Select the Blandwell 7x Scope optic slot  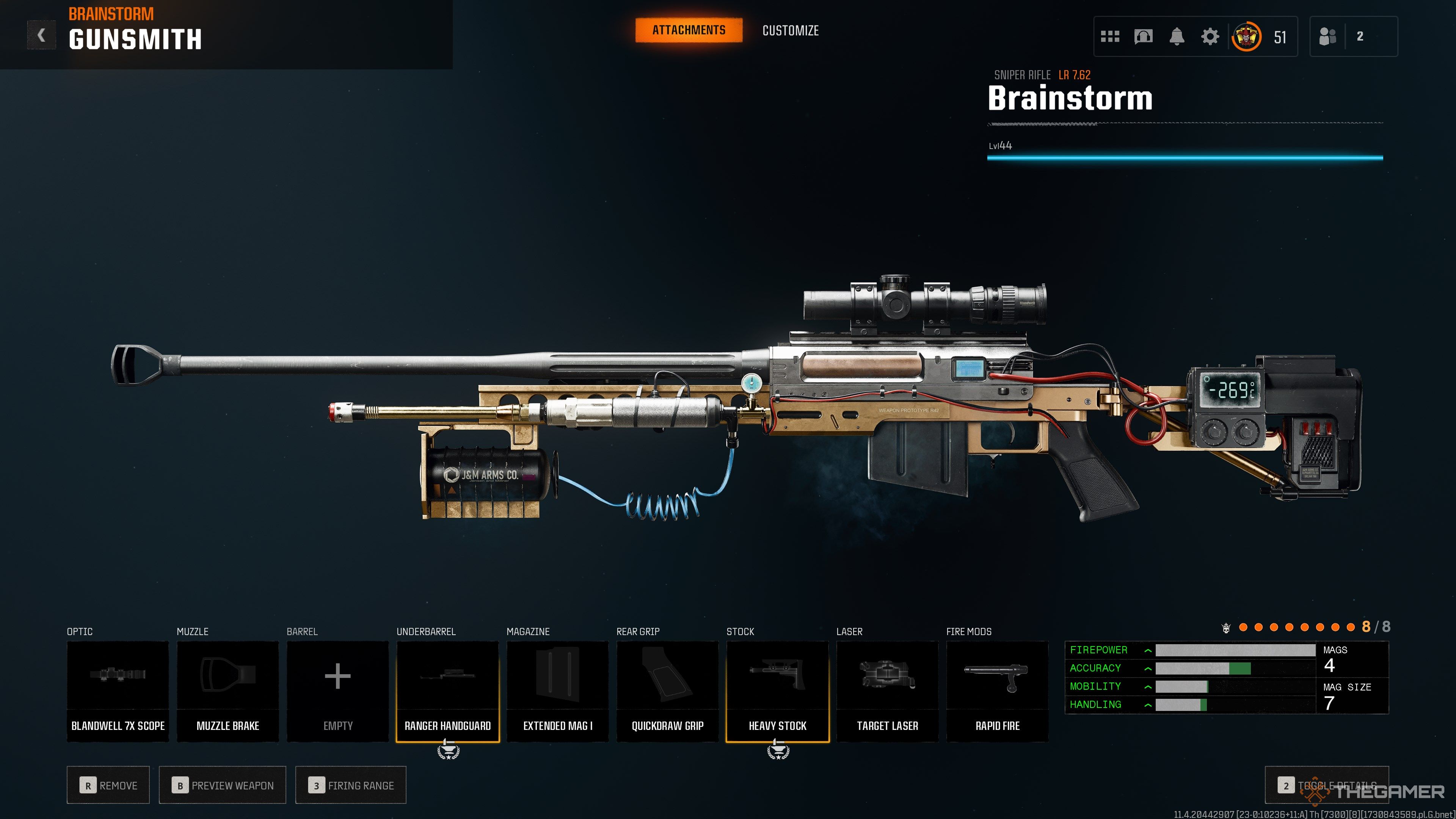[118, 691]
